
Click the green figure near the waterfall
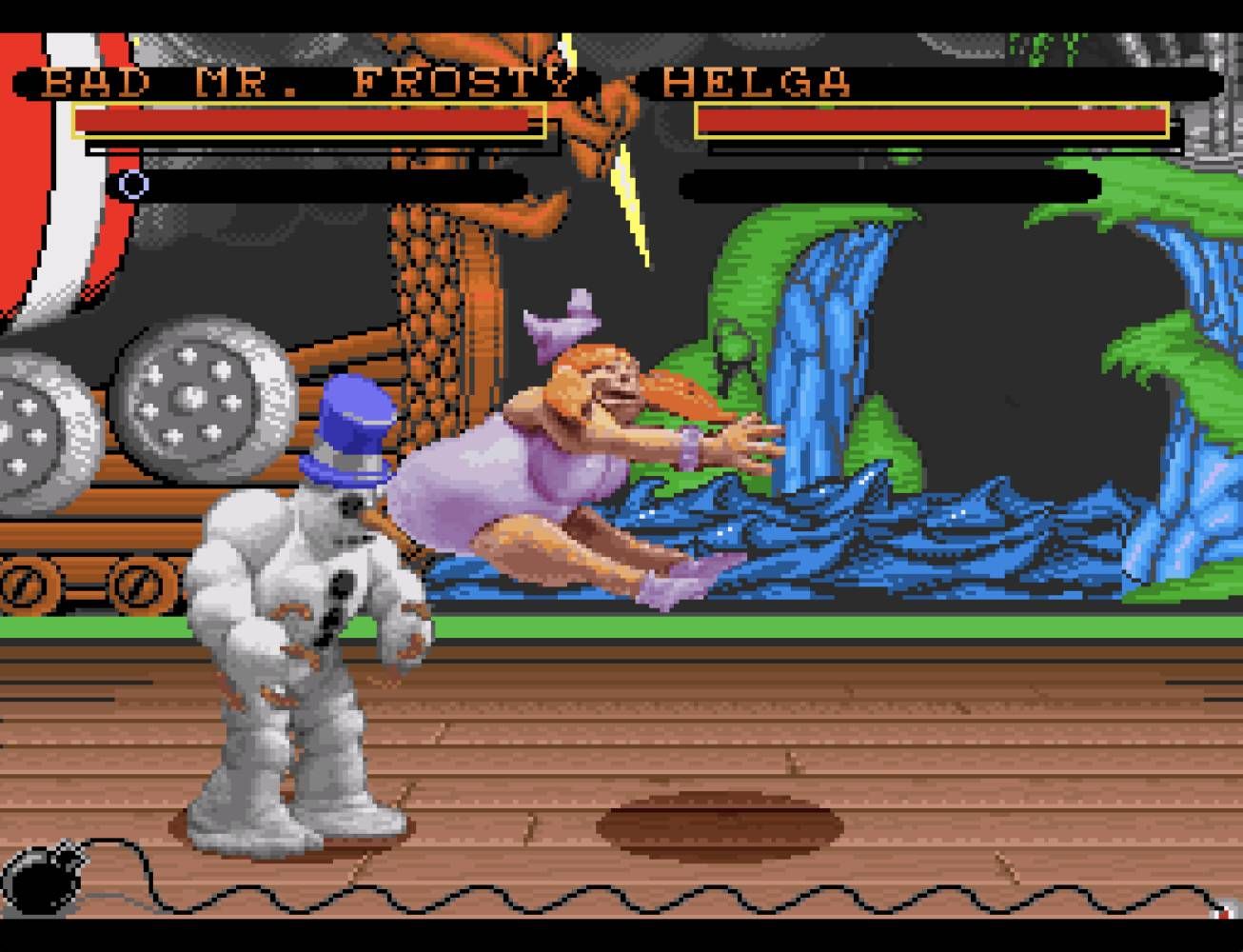(733, 357)
